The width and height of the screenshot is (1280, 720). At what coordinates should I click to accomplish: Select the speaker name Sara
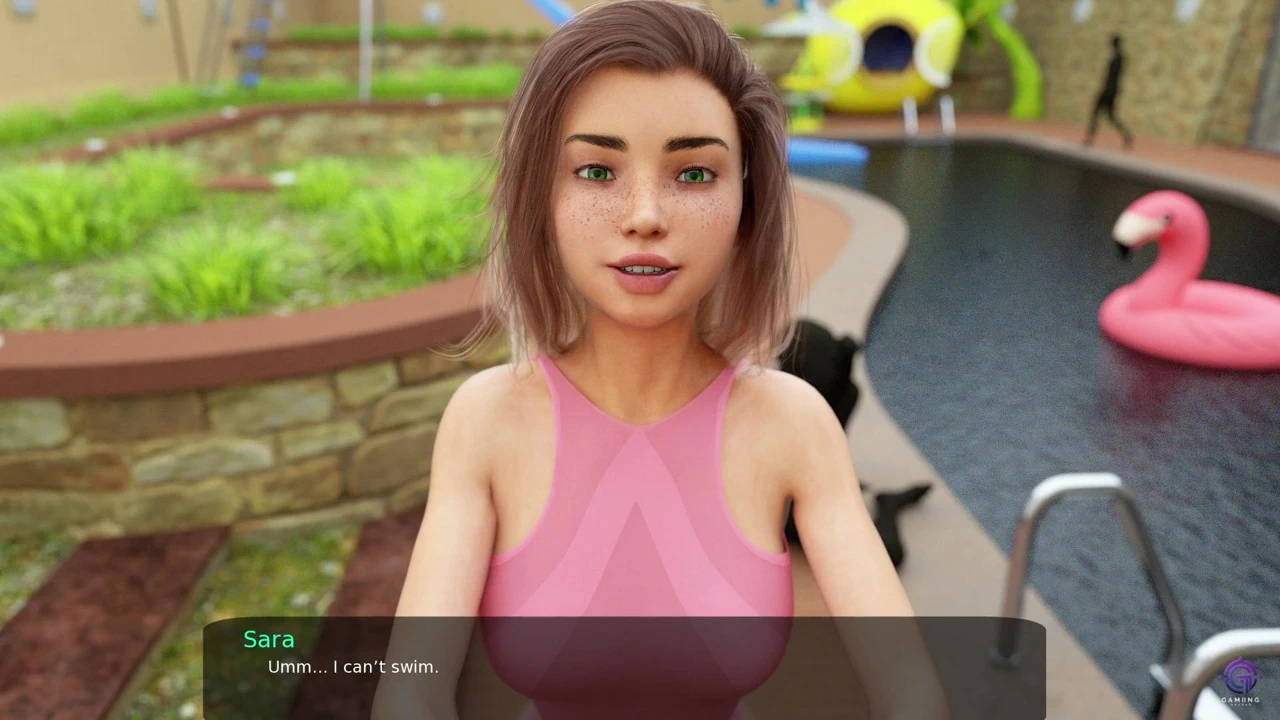tap(268, 639)
